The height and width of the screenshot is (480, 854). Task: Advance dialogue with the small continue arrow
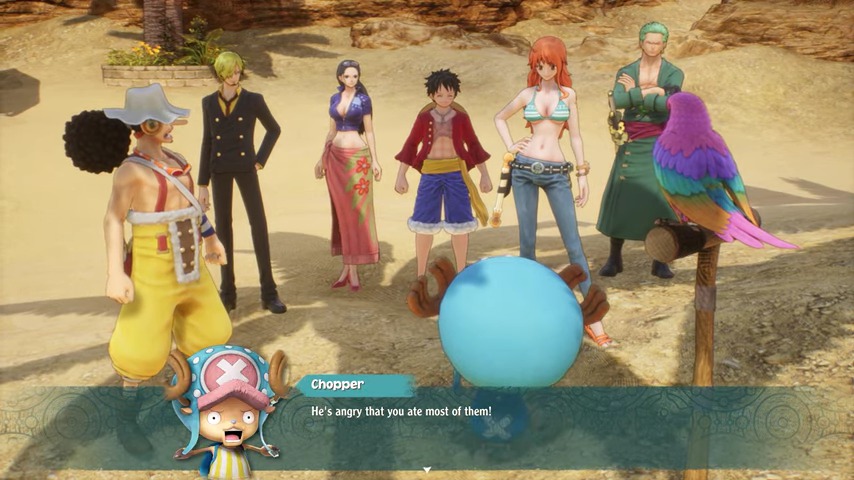pos(427,469)
